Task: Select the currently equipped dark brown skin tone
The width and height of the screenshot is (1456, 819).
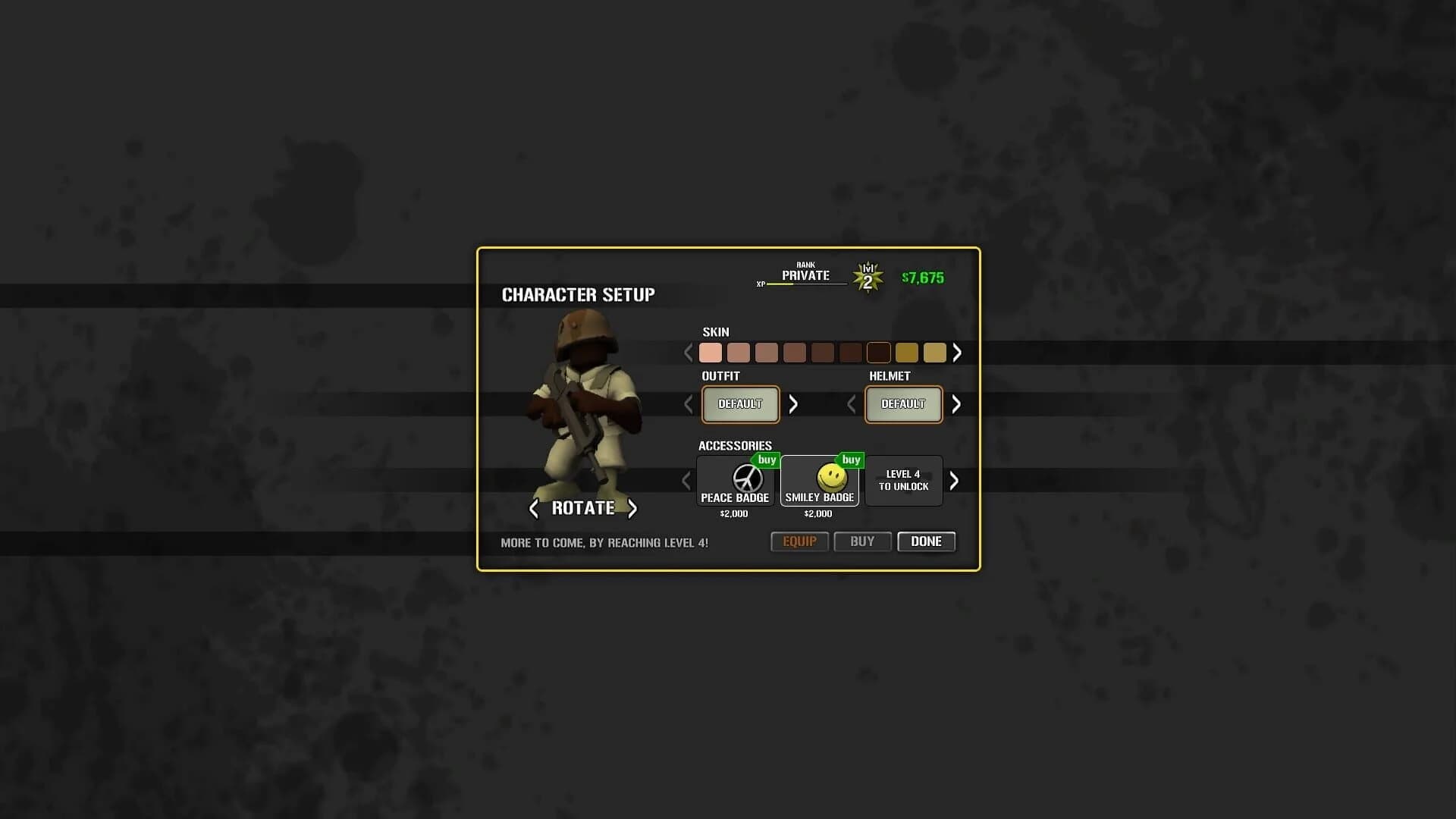Action: pyautogui.click(x=879, y=353)
